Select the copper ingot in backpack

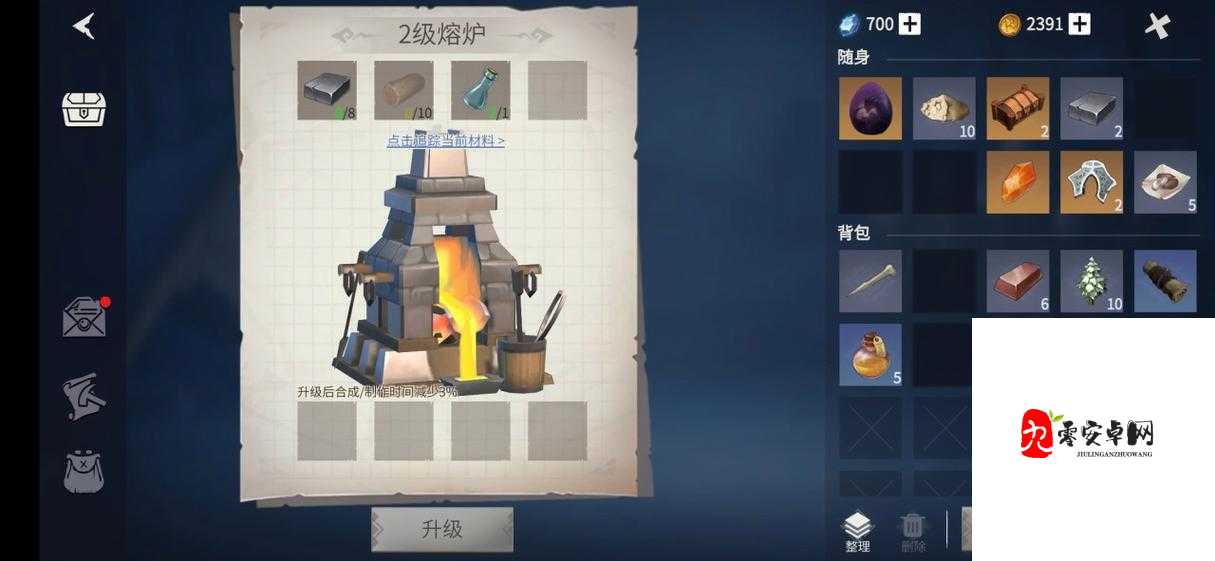(1018, 281)
